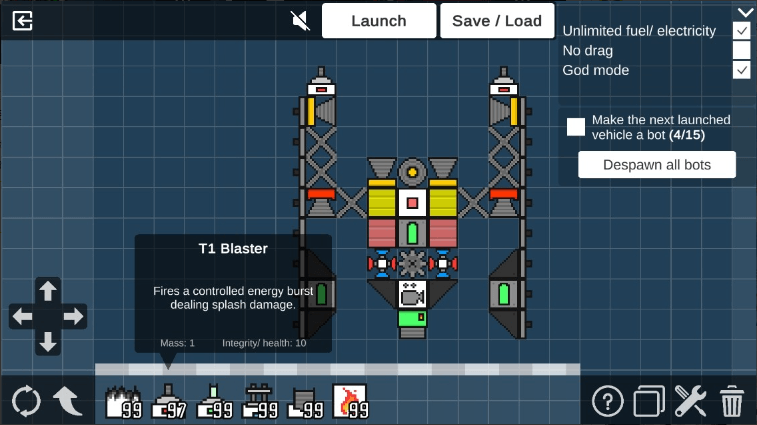Exit the editor with the back arrow
The width and height of the screenshot is (757, 425).
[23, 20]
